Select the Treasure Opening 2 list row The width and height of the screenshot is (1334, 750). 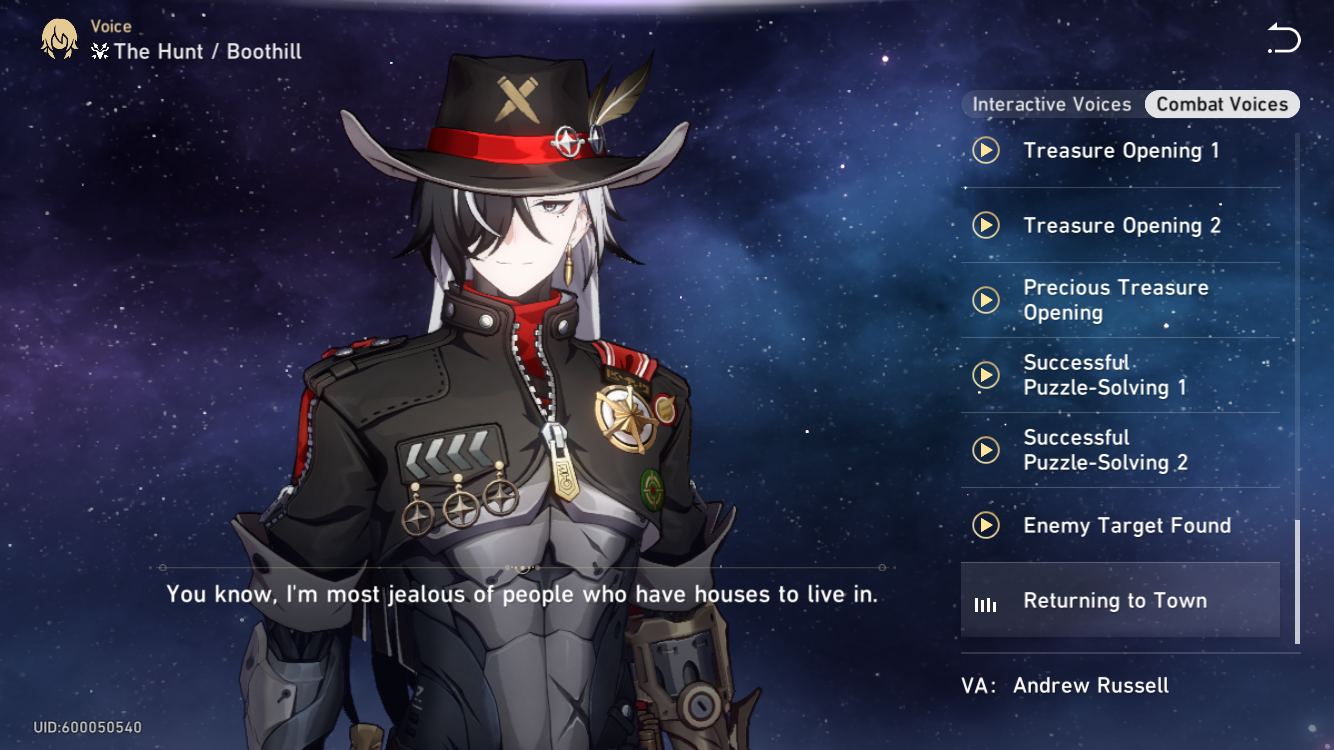tap(1120, 225)
